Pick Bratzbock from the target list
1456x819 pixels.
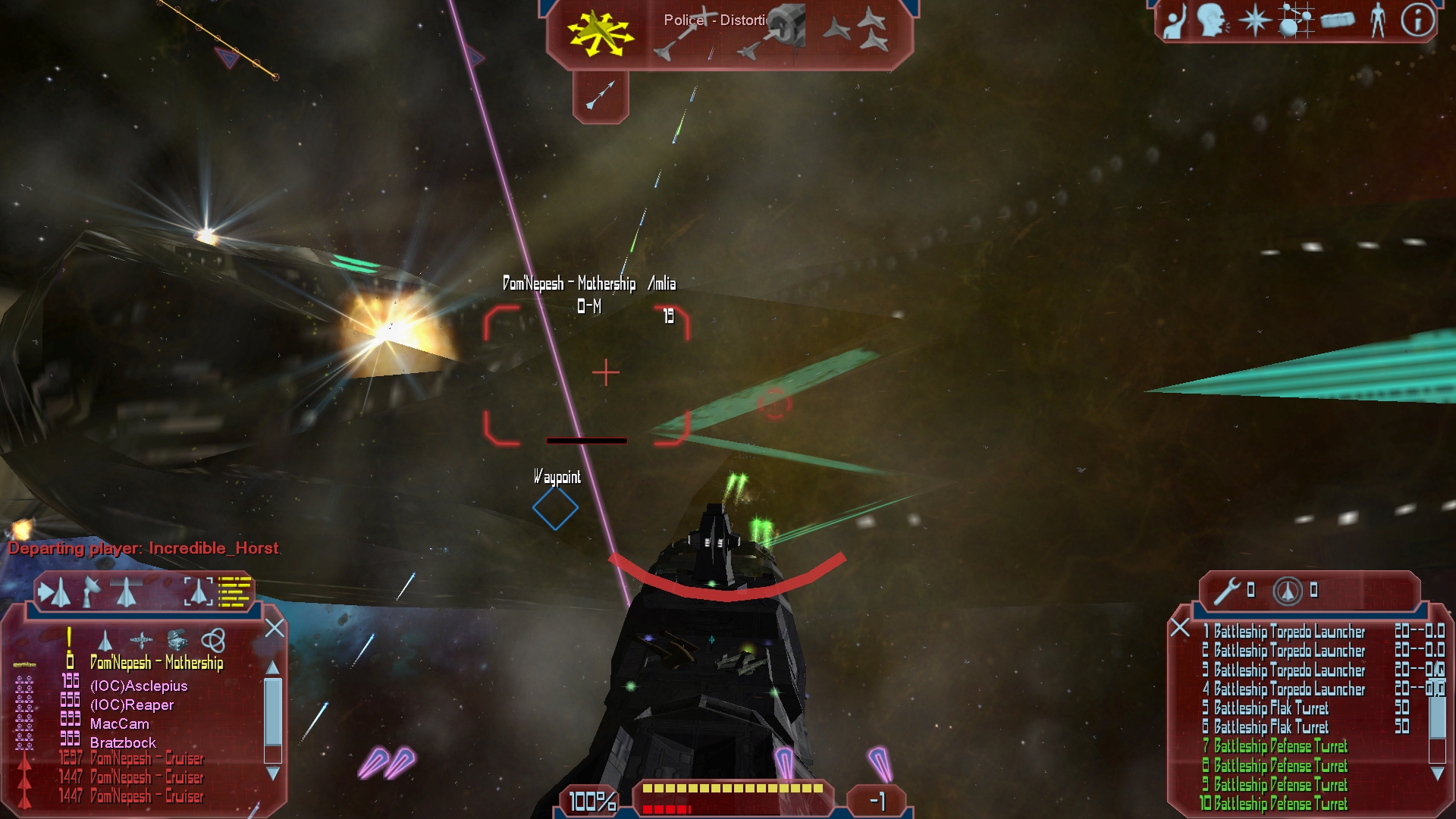[123, 743]
